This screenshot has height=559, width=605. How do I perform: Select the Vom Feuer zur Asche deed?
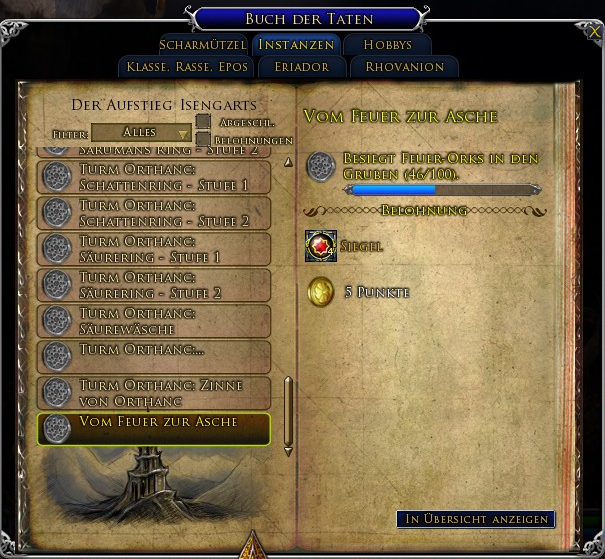tap(154, 428)
